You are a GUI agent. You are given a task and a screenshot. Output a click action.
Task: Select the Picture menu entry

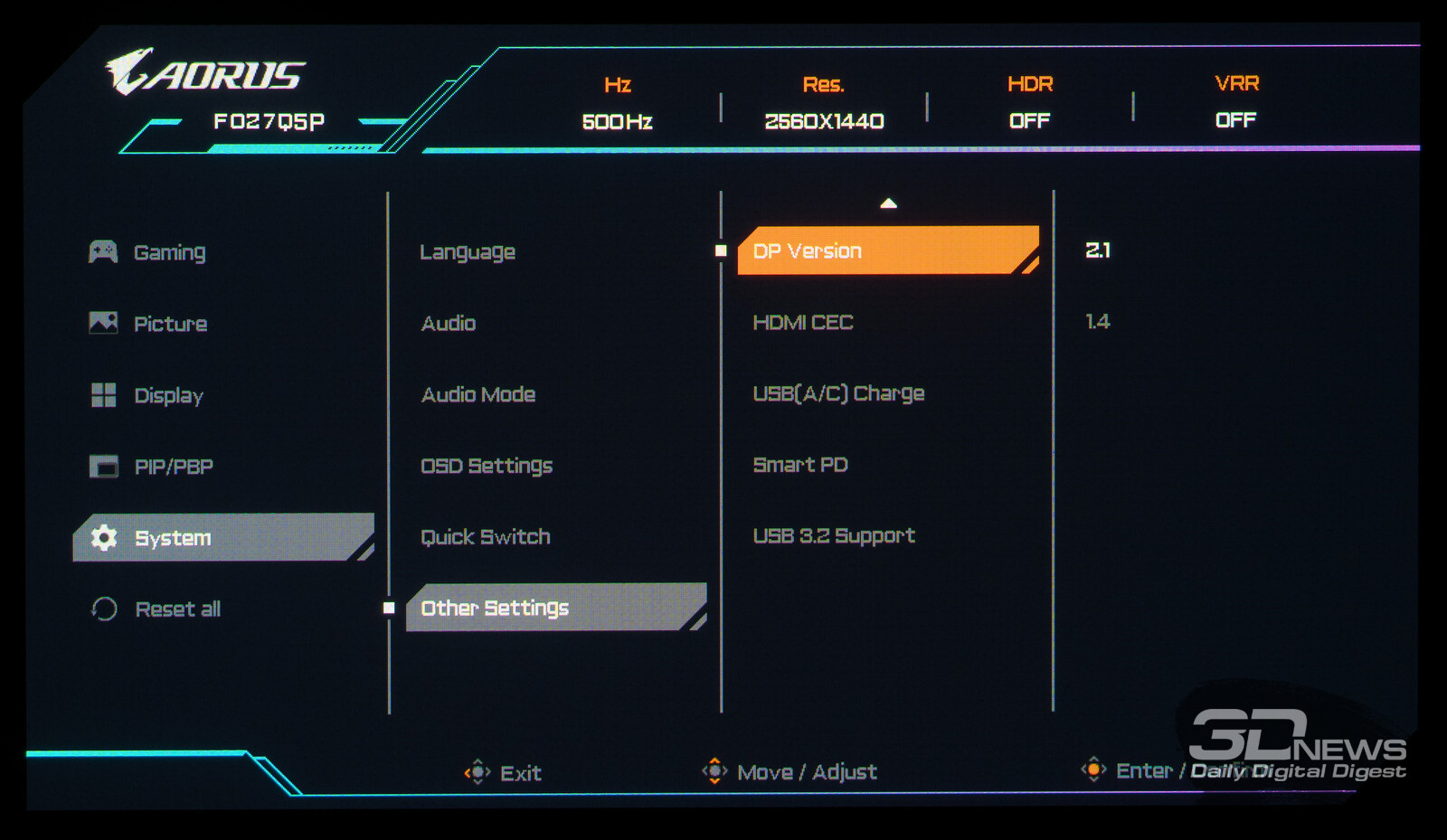coord(170,324)
